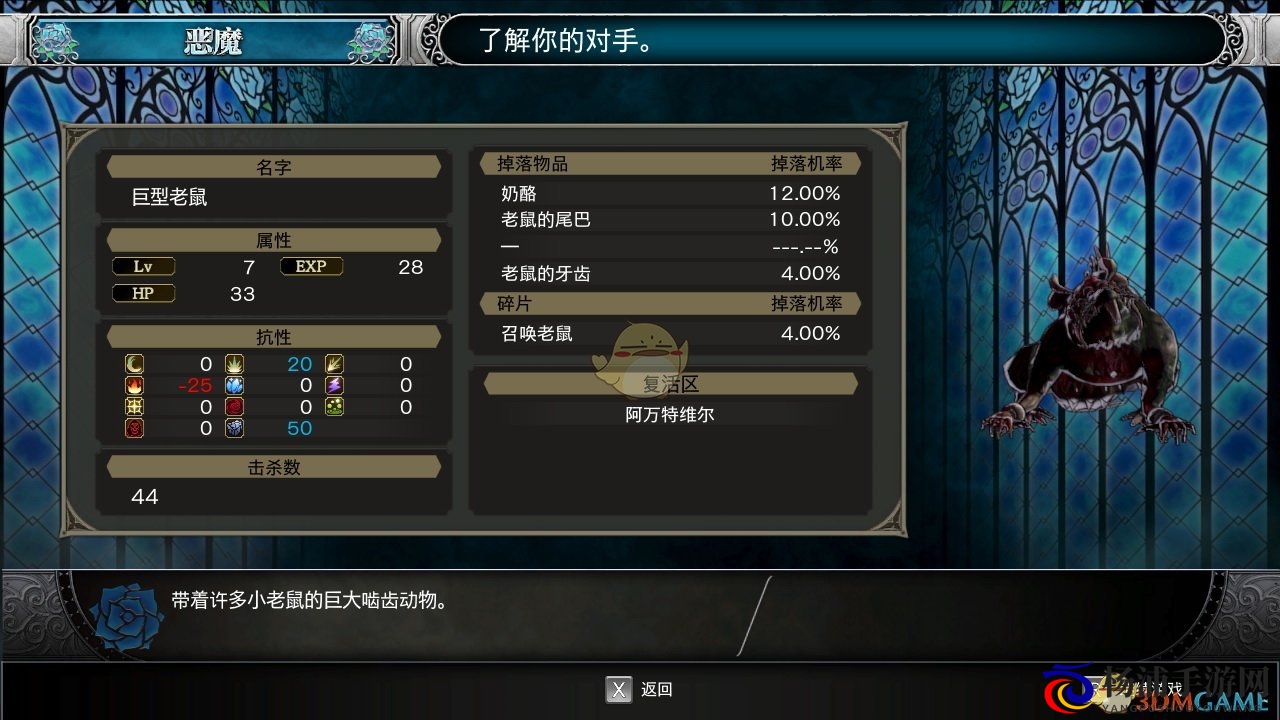1280x720 pixels.
Task: Select the ice resistance crystal icon
Action: 234,385
